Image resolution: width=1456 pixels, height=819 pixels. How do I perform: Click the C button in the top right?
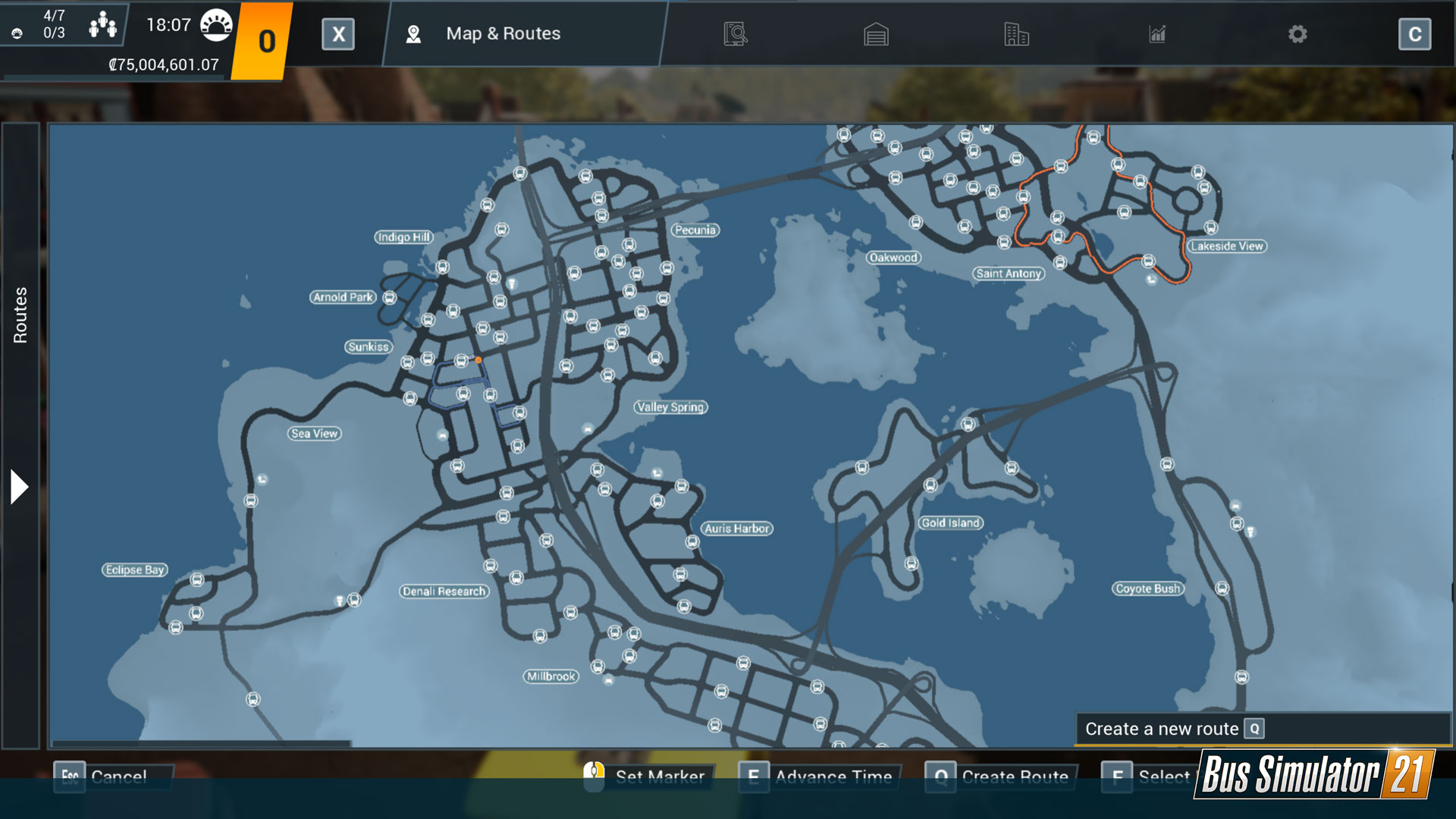pyautogui.click(x=1414, y=34)
